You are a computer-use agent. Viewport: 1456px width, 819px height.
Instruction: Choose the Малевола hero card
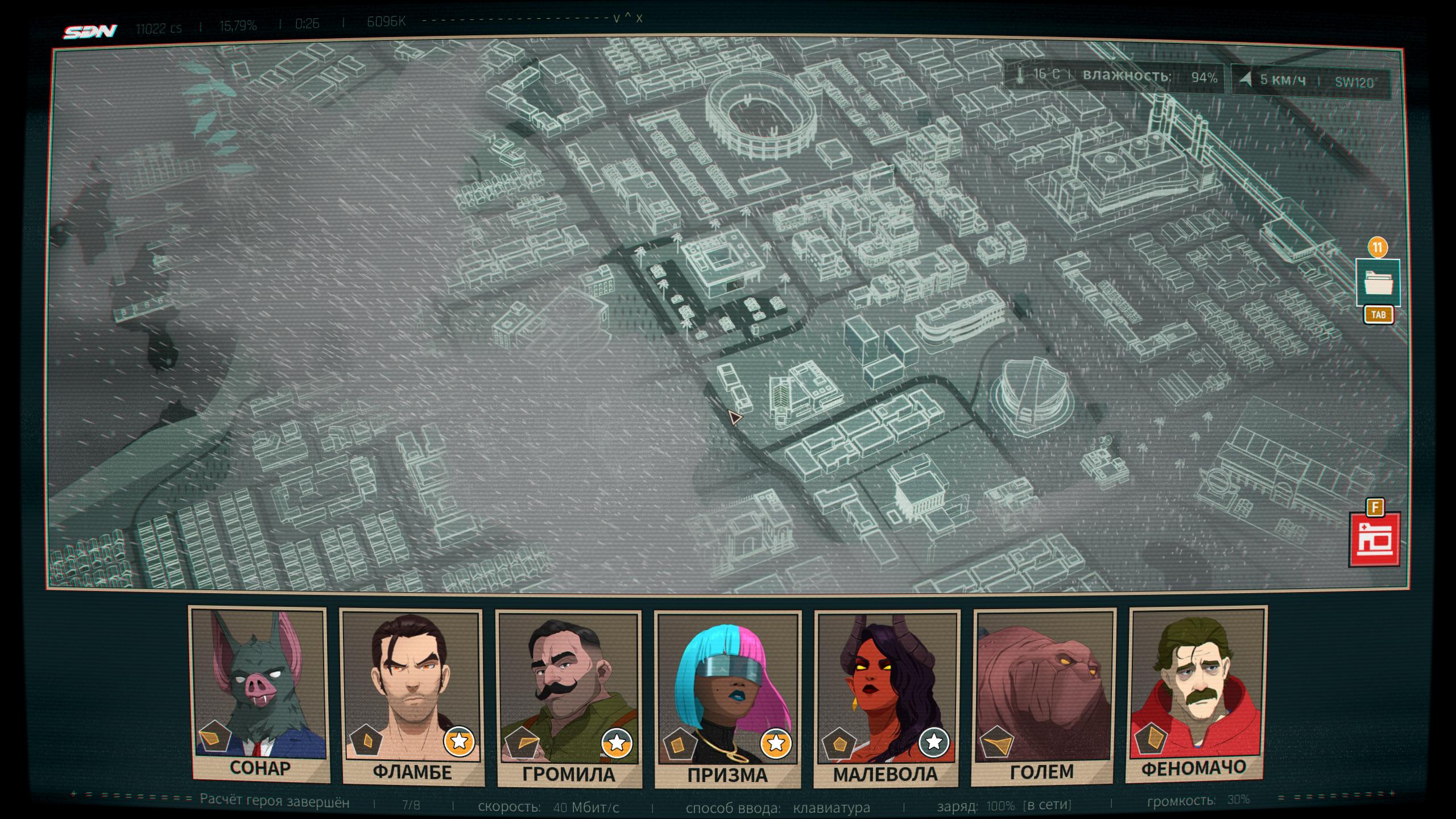(x=886, y=698)
